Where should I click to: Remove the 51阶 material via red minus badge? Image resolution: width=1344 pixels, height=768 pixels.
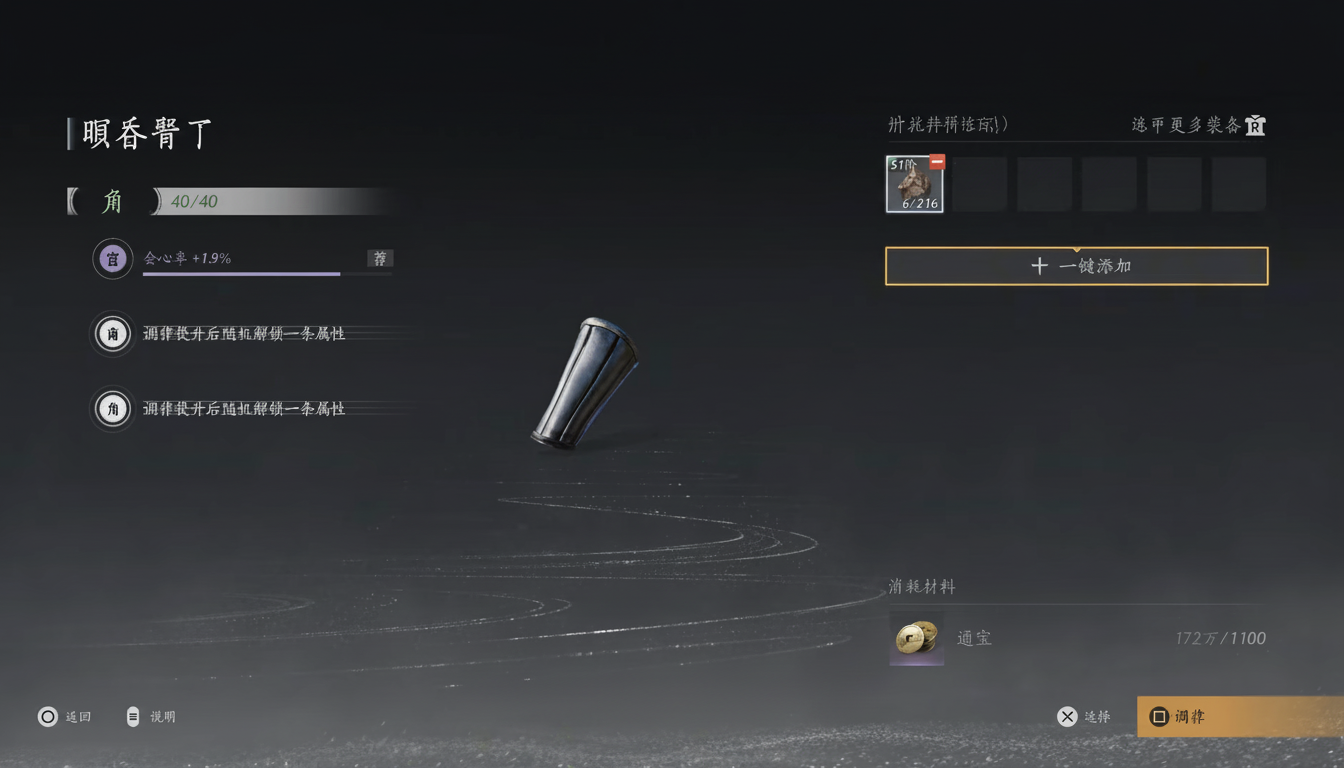click(x=937, y=161)
